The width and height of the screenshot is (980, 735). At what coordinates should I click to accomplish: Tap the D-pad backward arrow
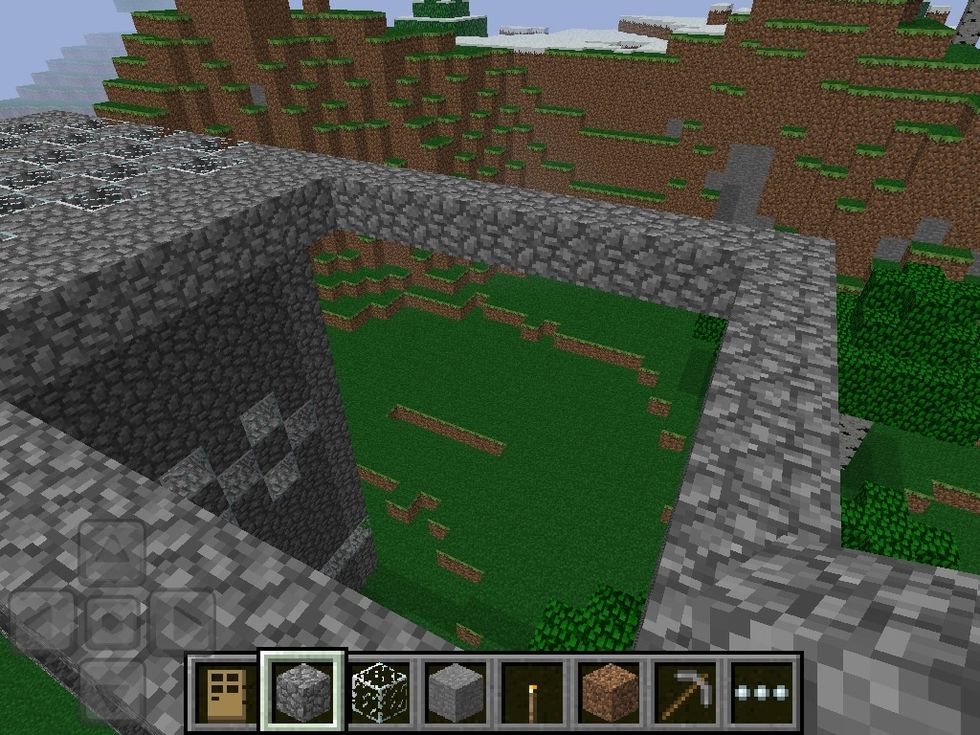tap(113, 688)
